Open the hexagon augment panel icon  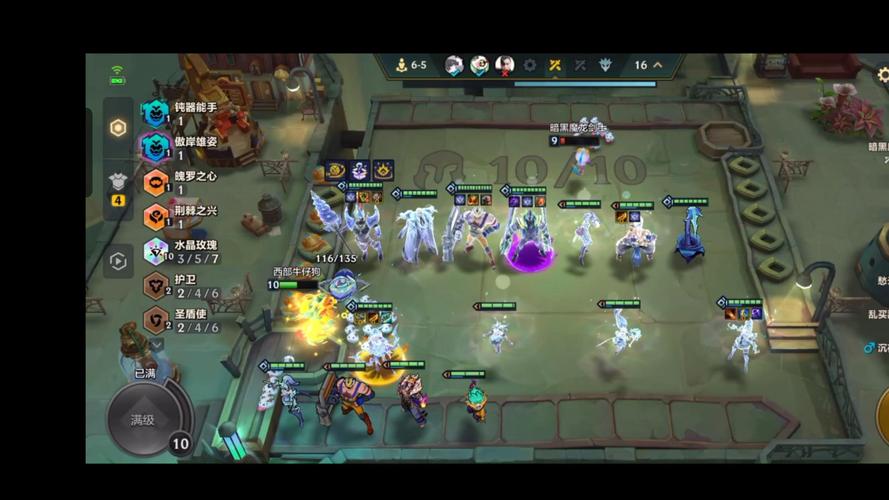[x=118, y=128]
